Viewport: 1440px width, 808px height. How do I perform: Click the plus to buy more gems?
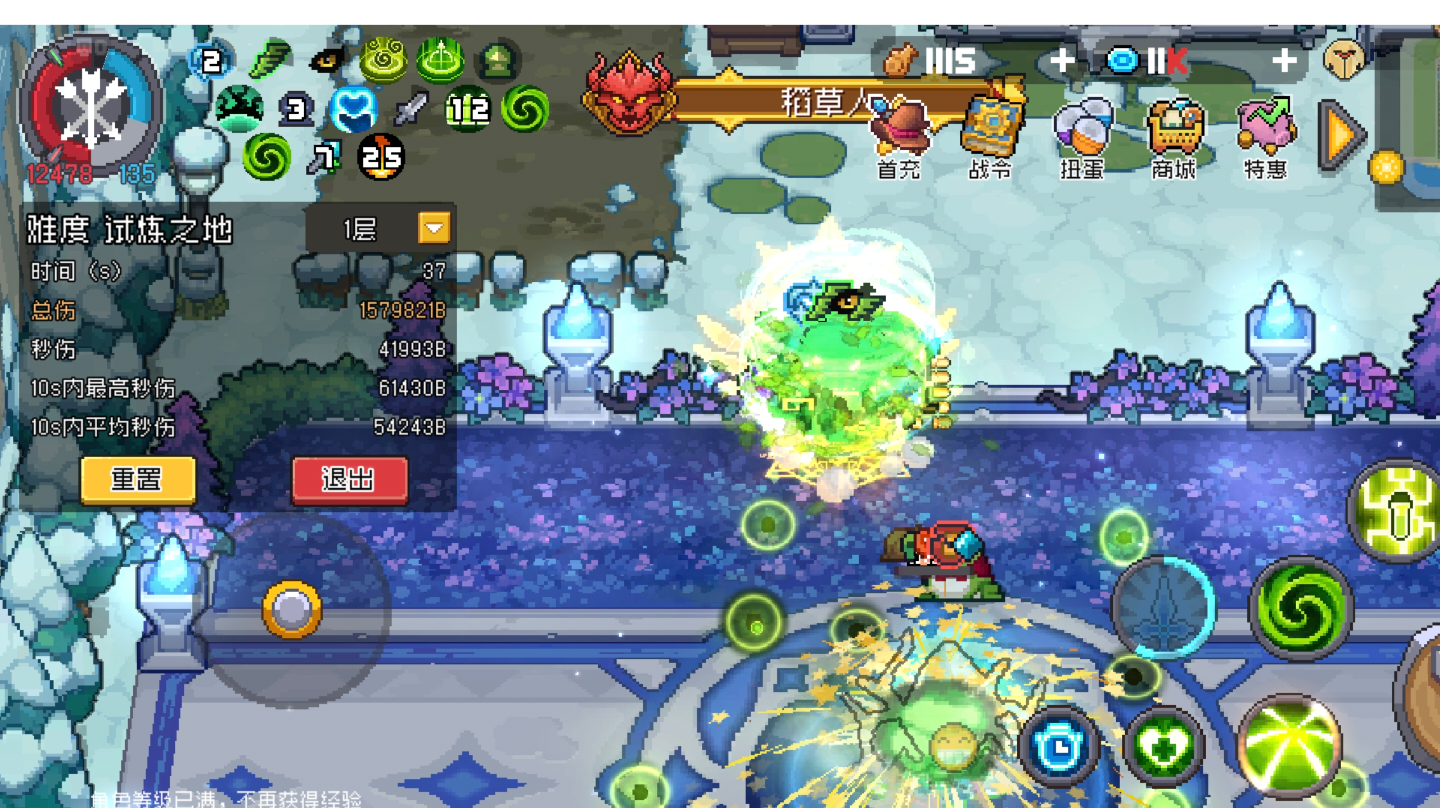1283,60
